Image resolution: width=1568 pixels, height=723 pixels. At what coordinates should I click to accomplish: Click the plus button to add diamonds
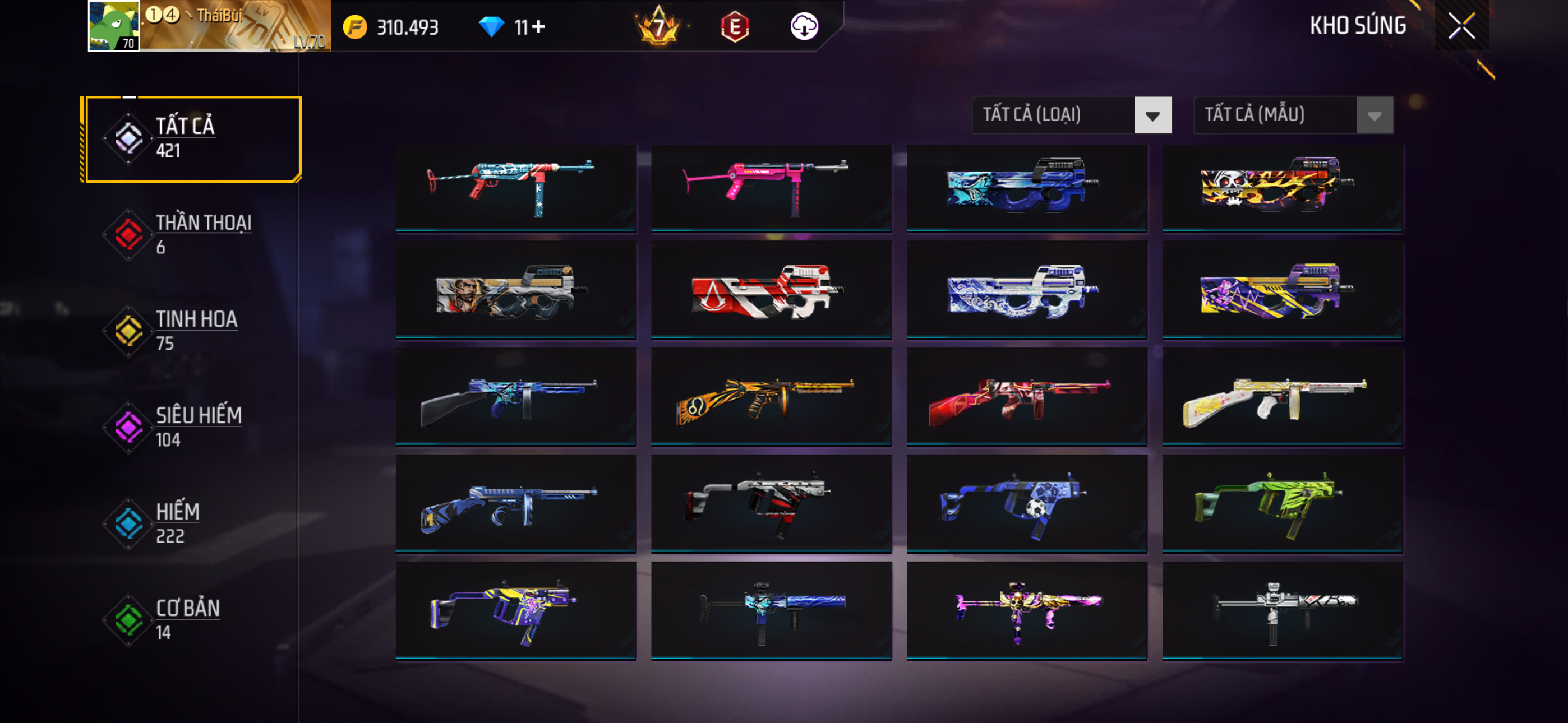[x=539, y=27]
